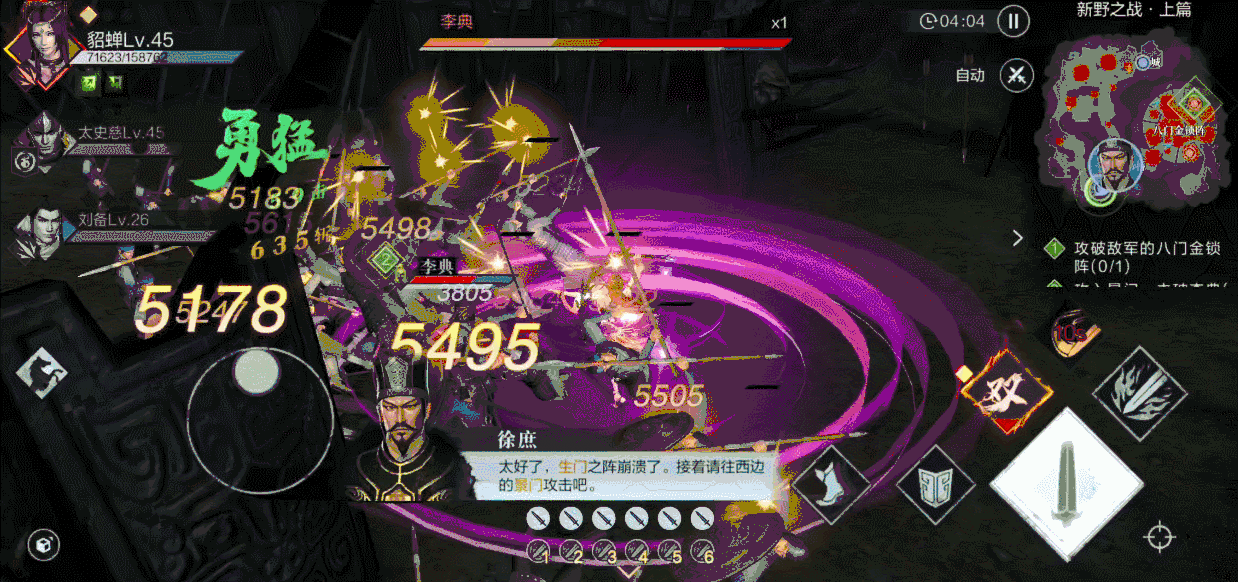Screen dimensions: 1238x582
Task: Open the cube icon menu
Action: pyautogui.click(x=44, y=543)
